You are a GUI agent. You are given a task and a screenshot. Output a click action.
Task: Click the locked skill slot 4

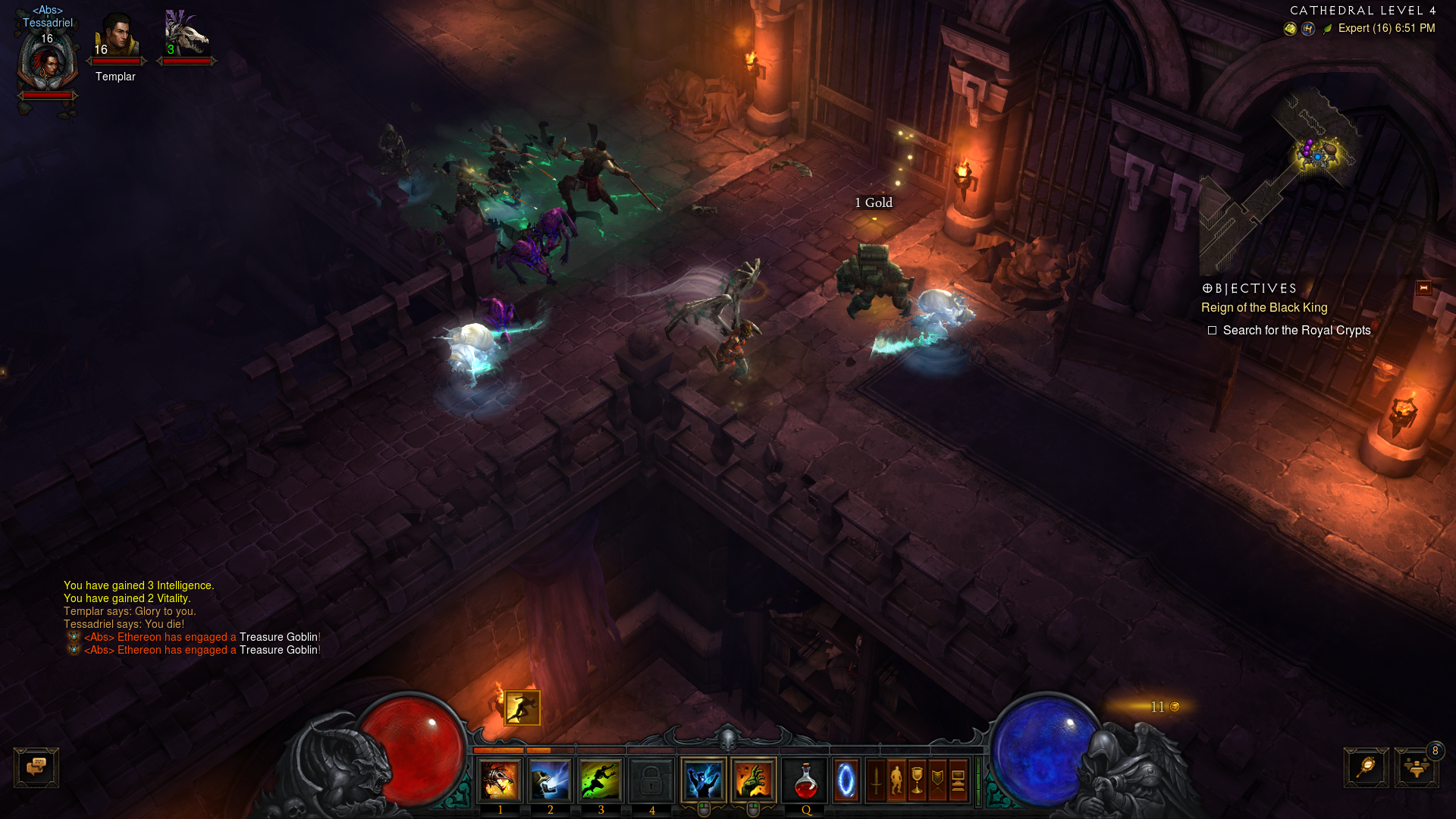click(651, 780)
